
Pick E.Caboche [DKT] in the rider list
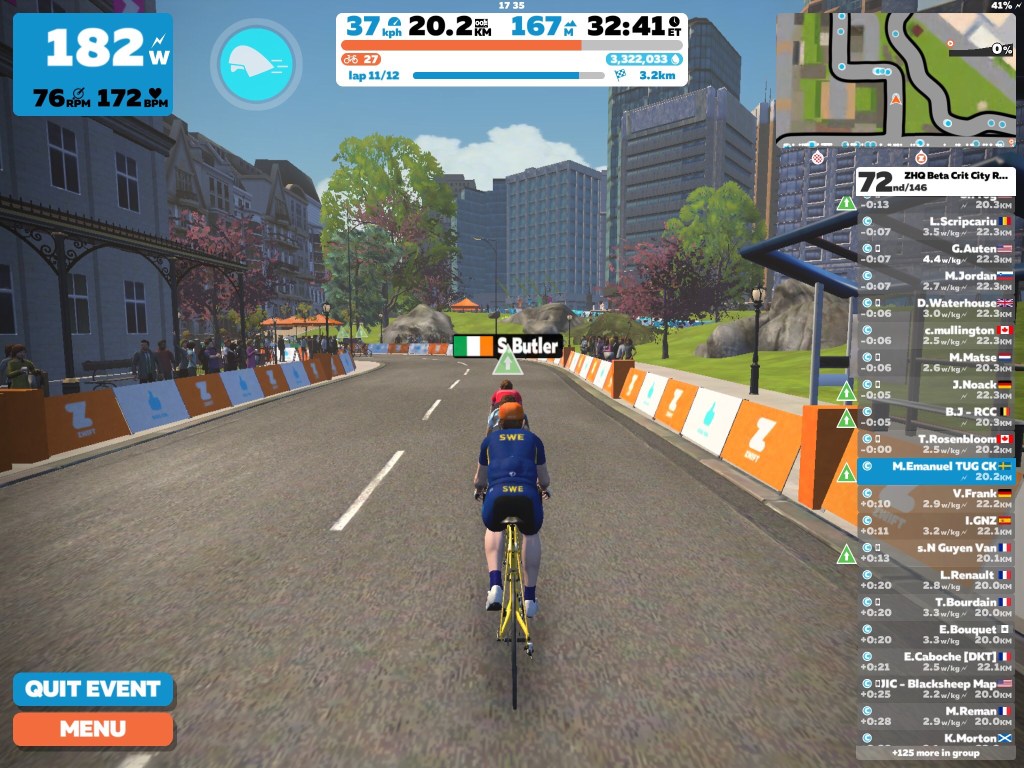click(936, 661)
